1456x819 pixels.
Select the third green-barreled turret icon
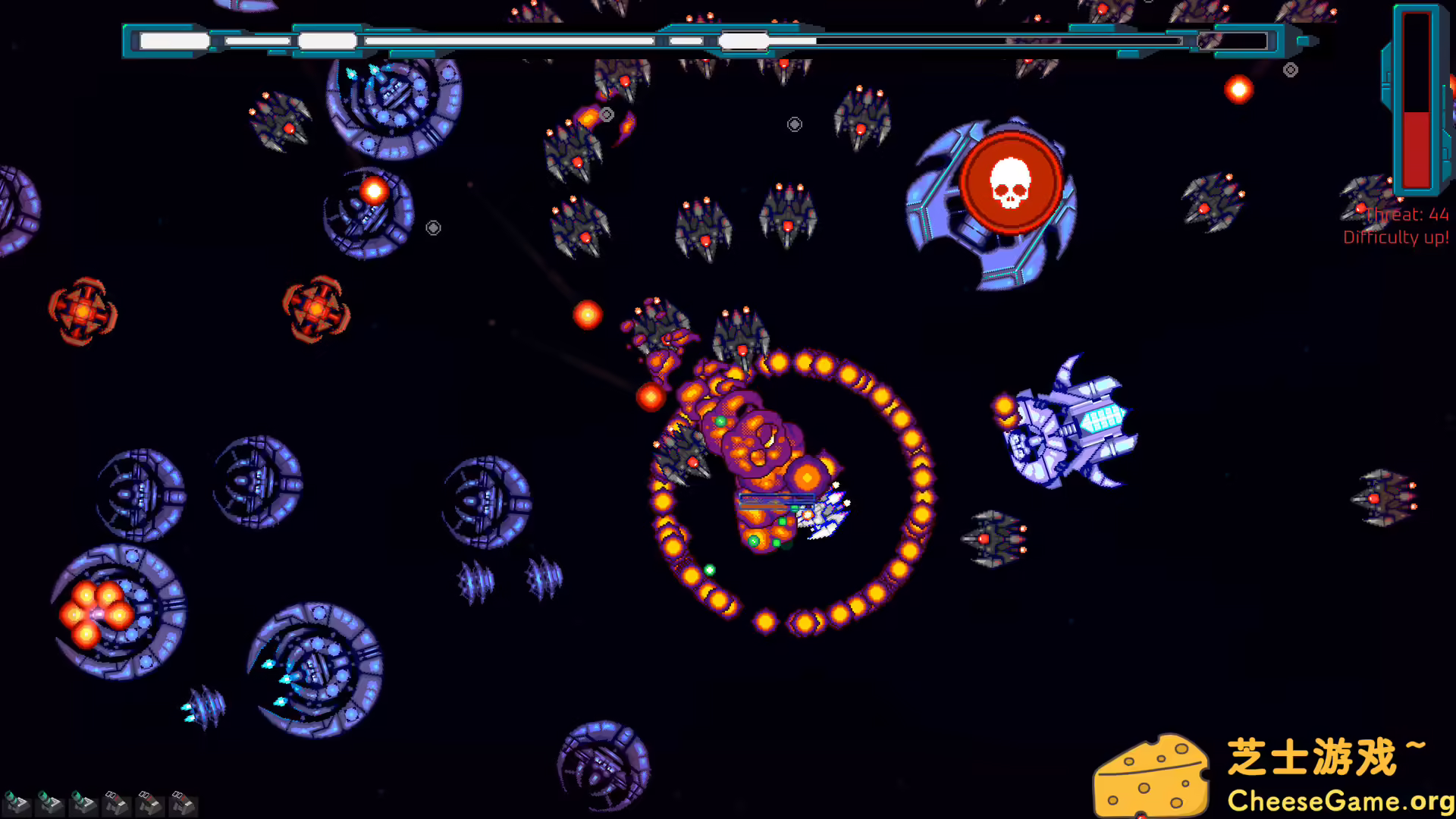tap(82, 802)
